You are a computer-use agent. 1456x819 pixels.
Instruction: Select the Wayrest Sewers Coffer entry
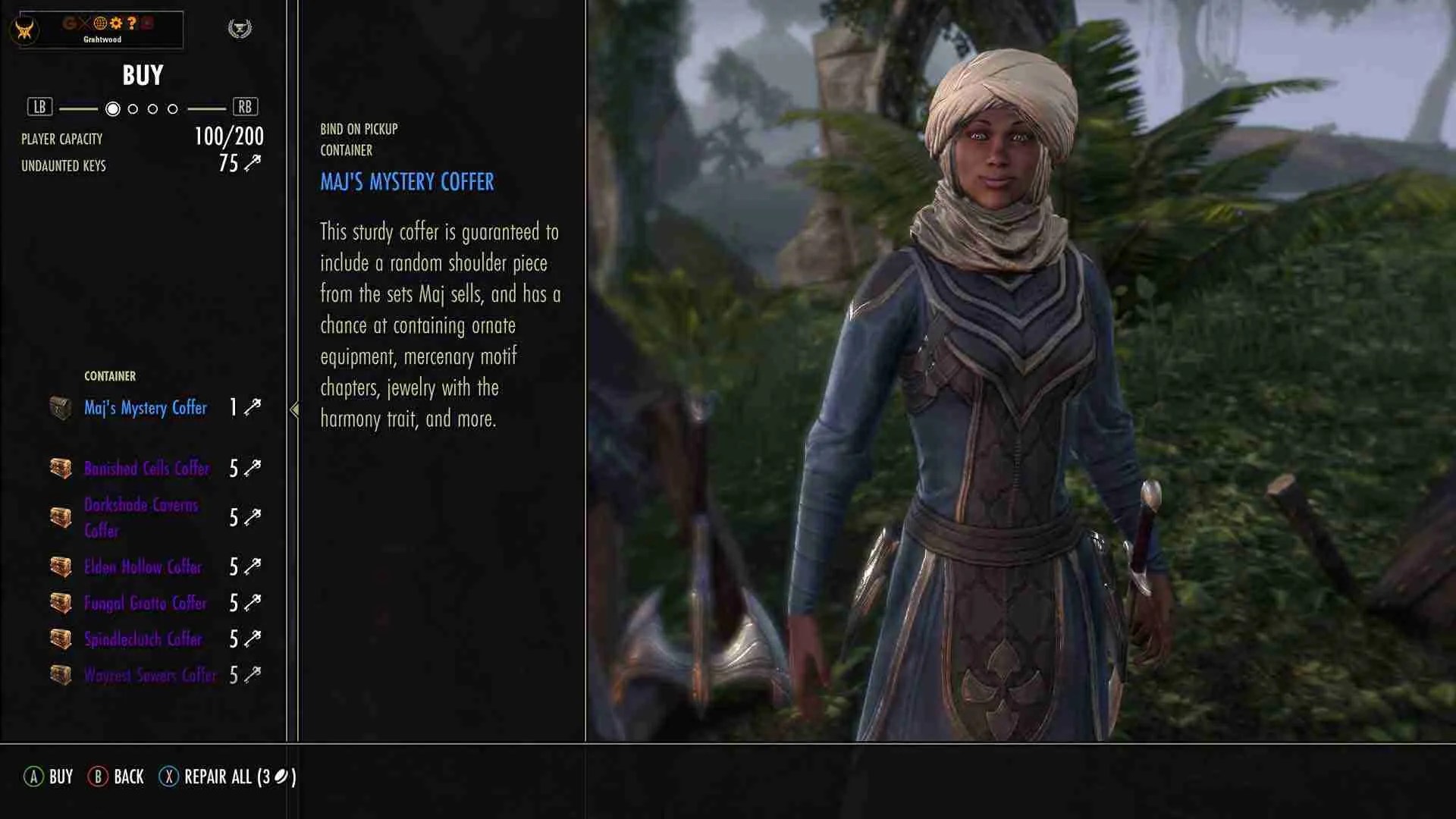[149, 675]
